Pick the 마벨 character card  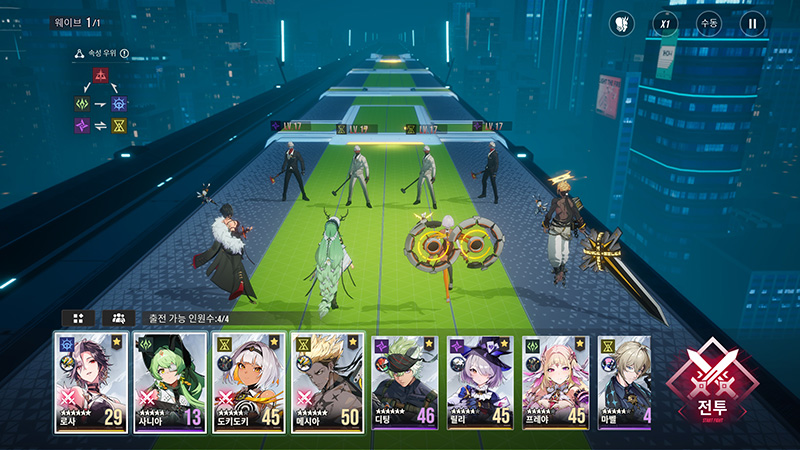[625, 383]
